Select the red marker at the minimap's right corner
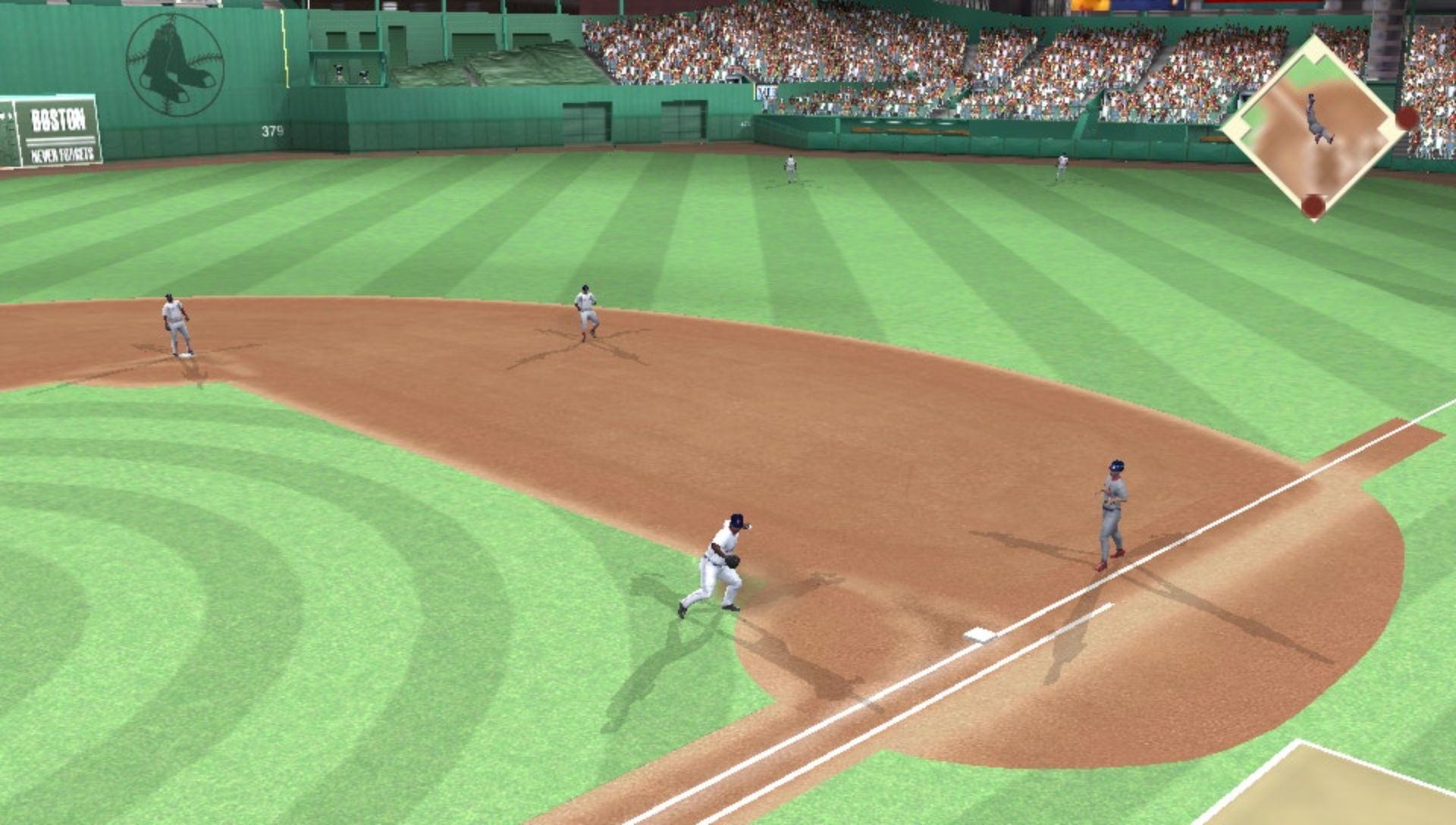Viewport: 1456px width, 825px height. point(1406,118)
